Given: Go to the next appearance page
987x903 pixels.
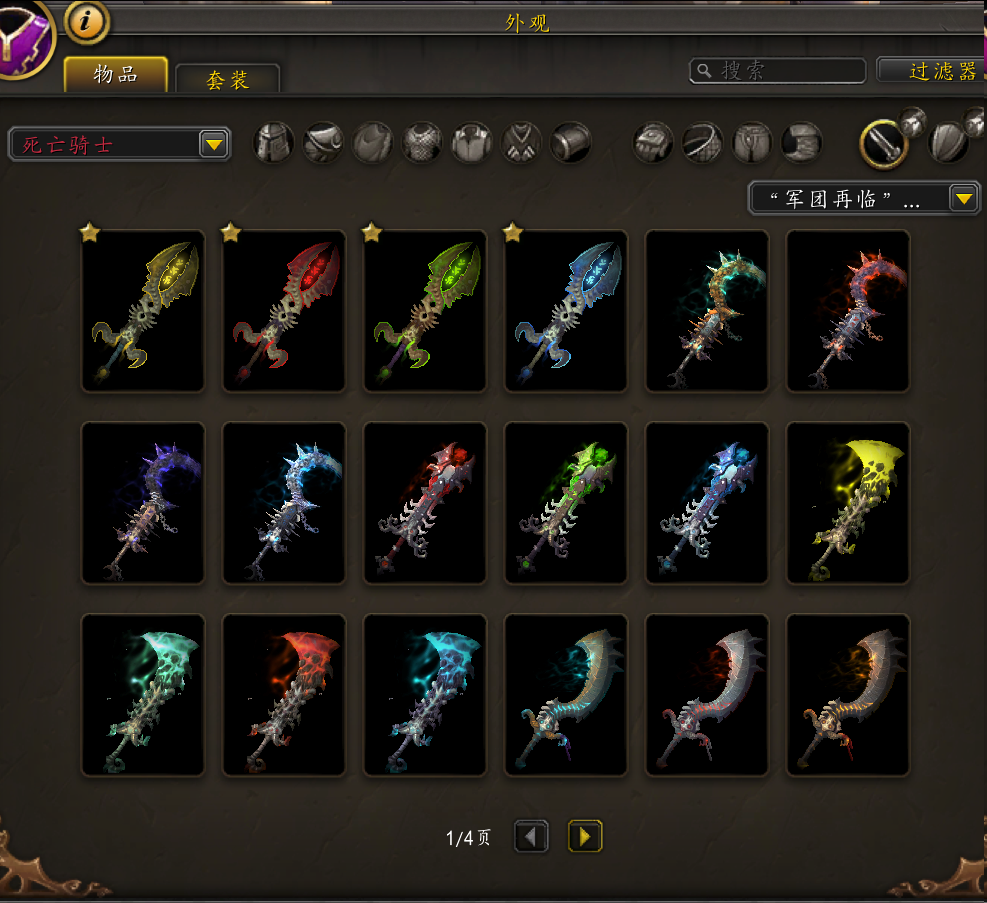Looking at the screenshot, I should (x=585, y=836).
